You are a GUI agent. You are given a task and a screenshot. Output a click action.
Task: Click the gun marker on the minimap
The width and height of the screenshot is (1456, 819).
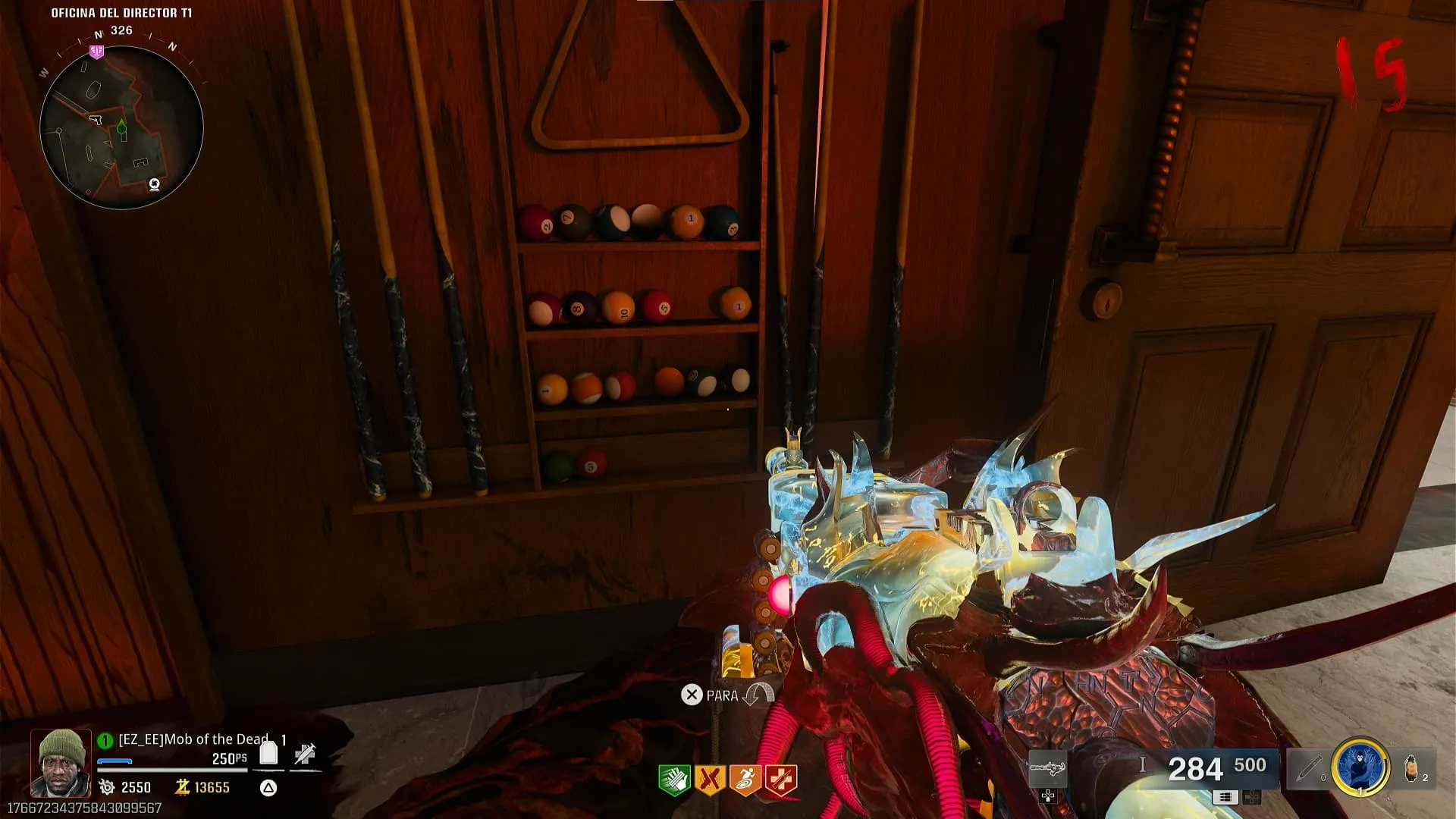click(96, 119)
